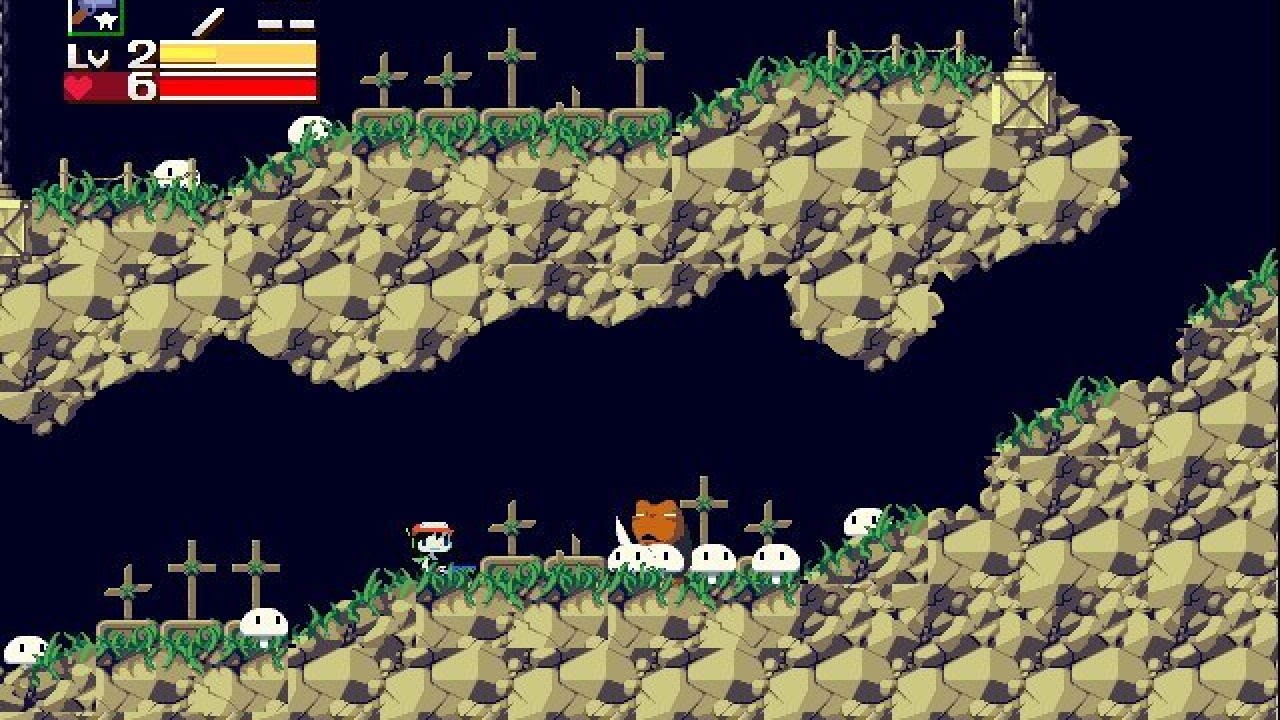Click the health number 6

(143, 90)
